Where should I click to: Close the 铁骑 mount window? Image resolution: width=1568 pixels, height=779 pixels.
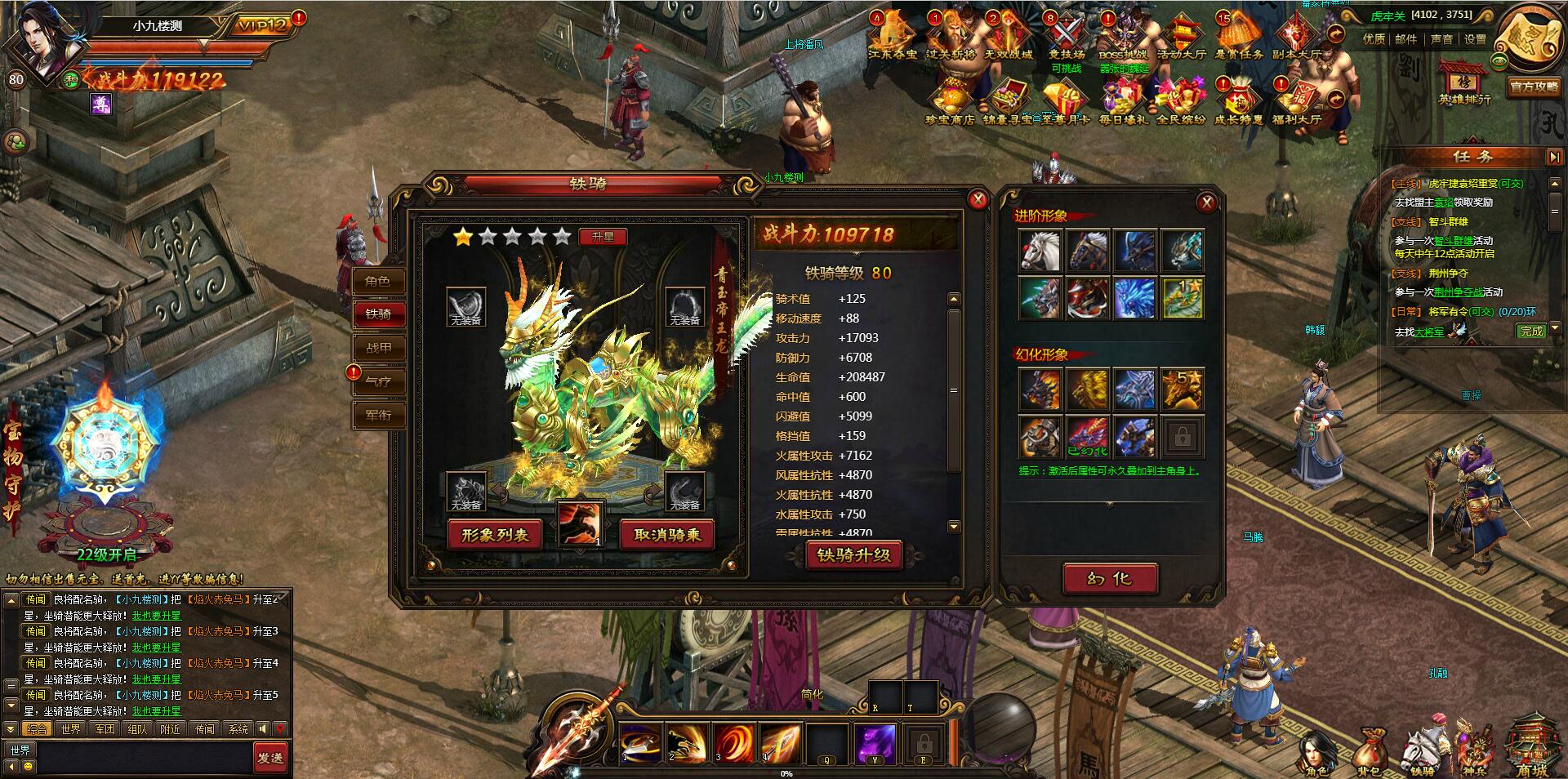pyautogui.click(x=978, y=199)
